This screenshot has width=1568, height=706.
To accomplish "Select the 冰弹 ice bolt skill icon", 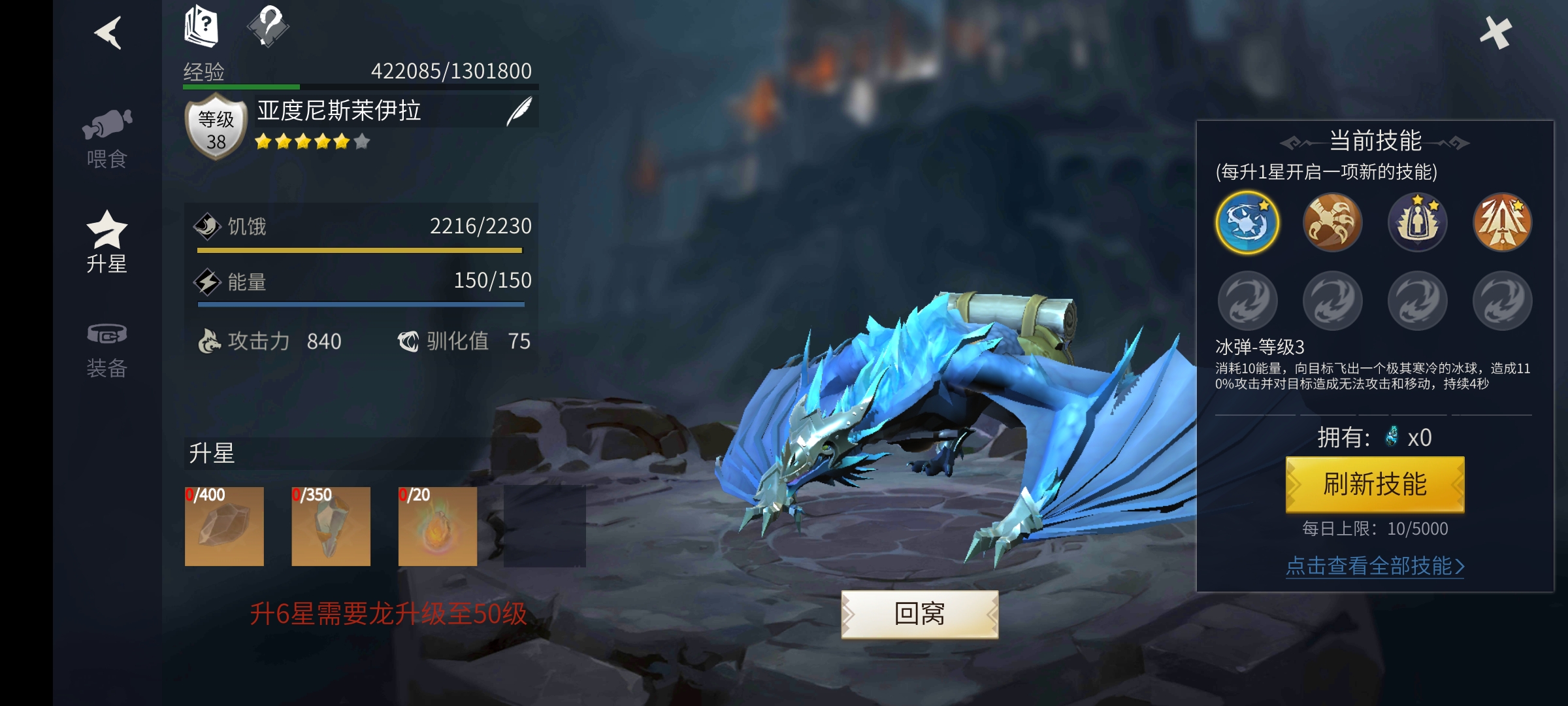I will (x=1247, y=222).
